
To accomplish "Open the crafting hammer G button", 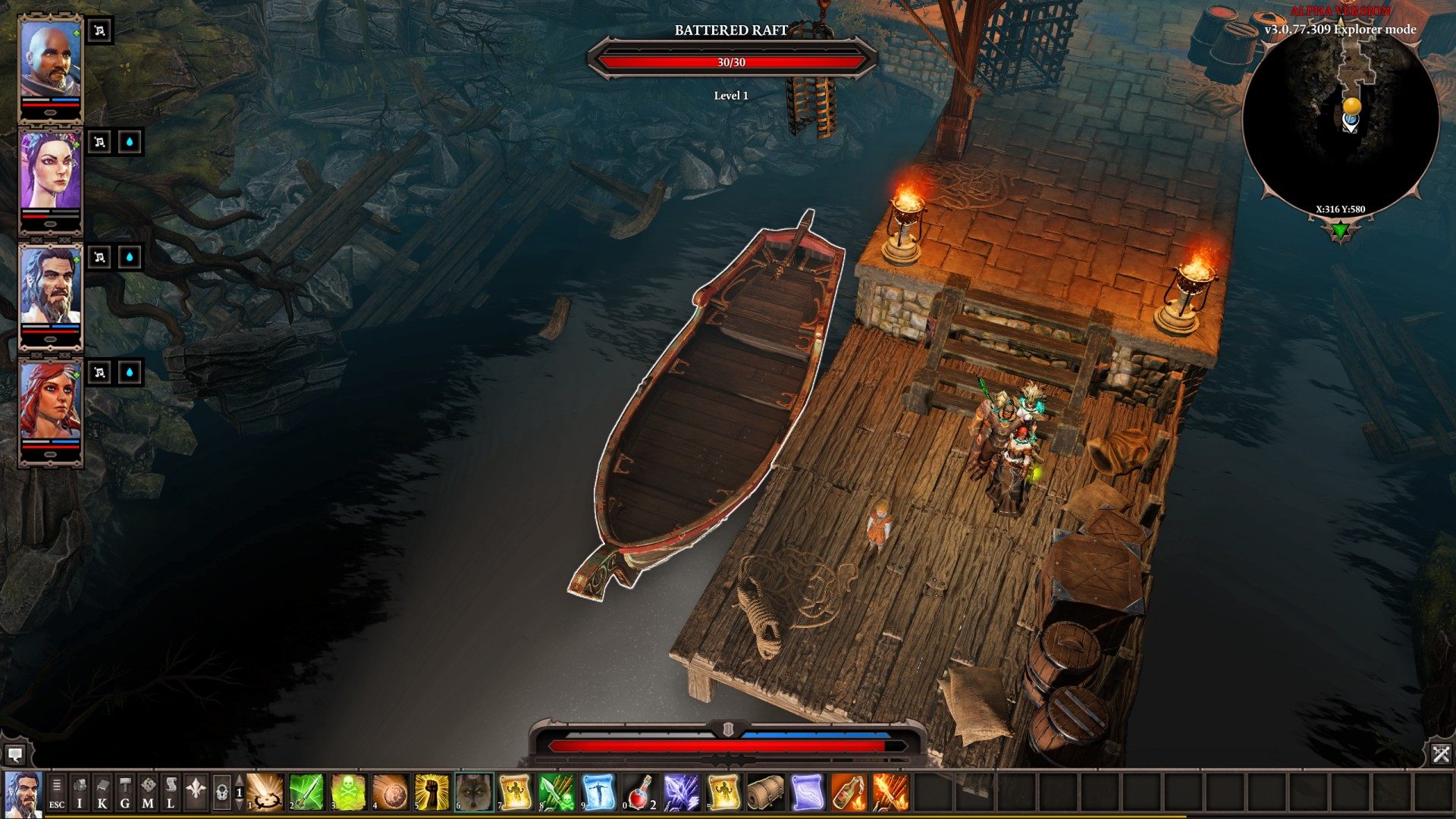I will coord(125,793).
